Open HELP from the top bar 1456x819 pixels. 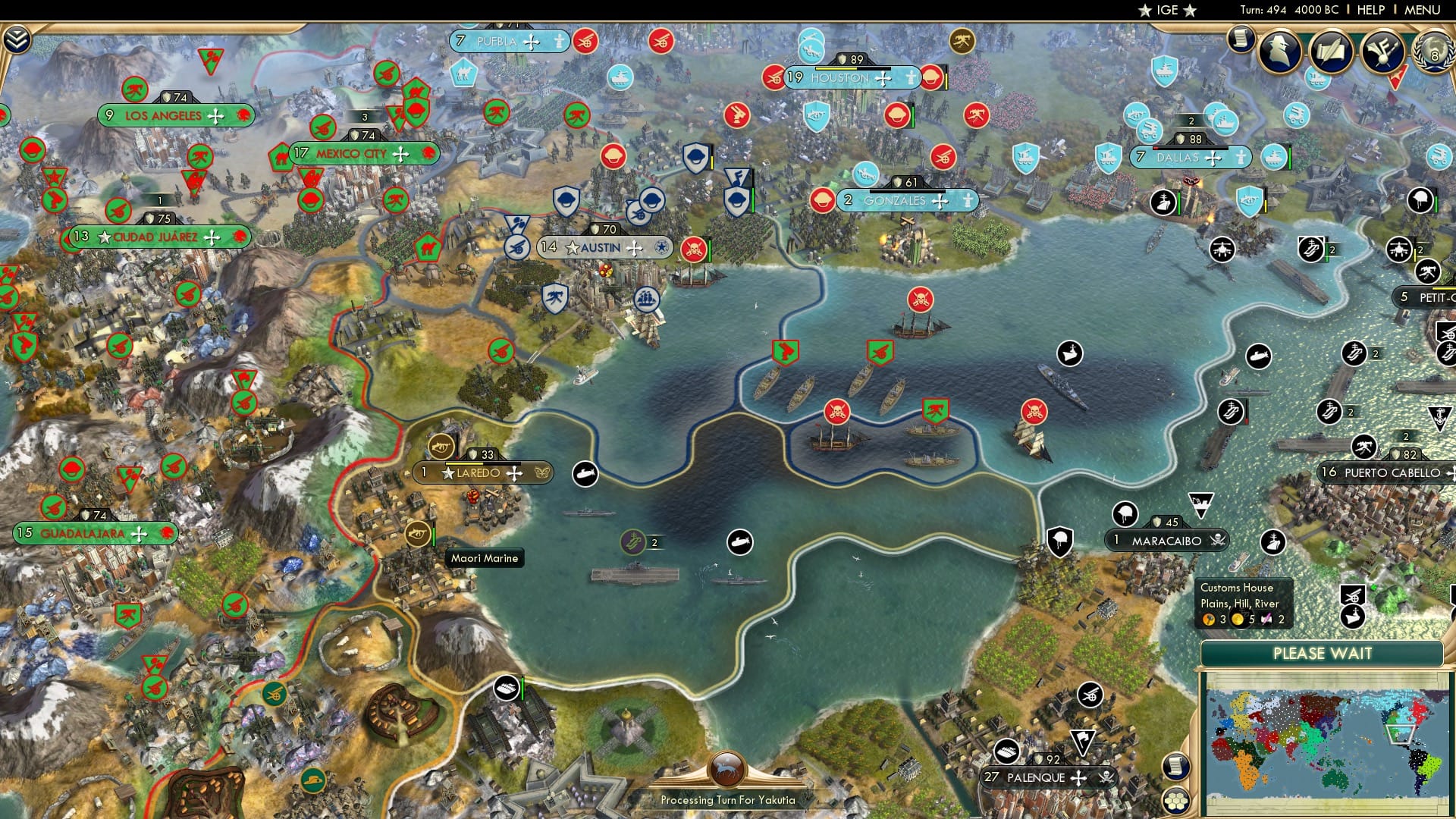pyautogui.click(x=1370, y=10)
